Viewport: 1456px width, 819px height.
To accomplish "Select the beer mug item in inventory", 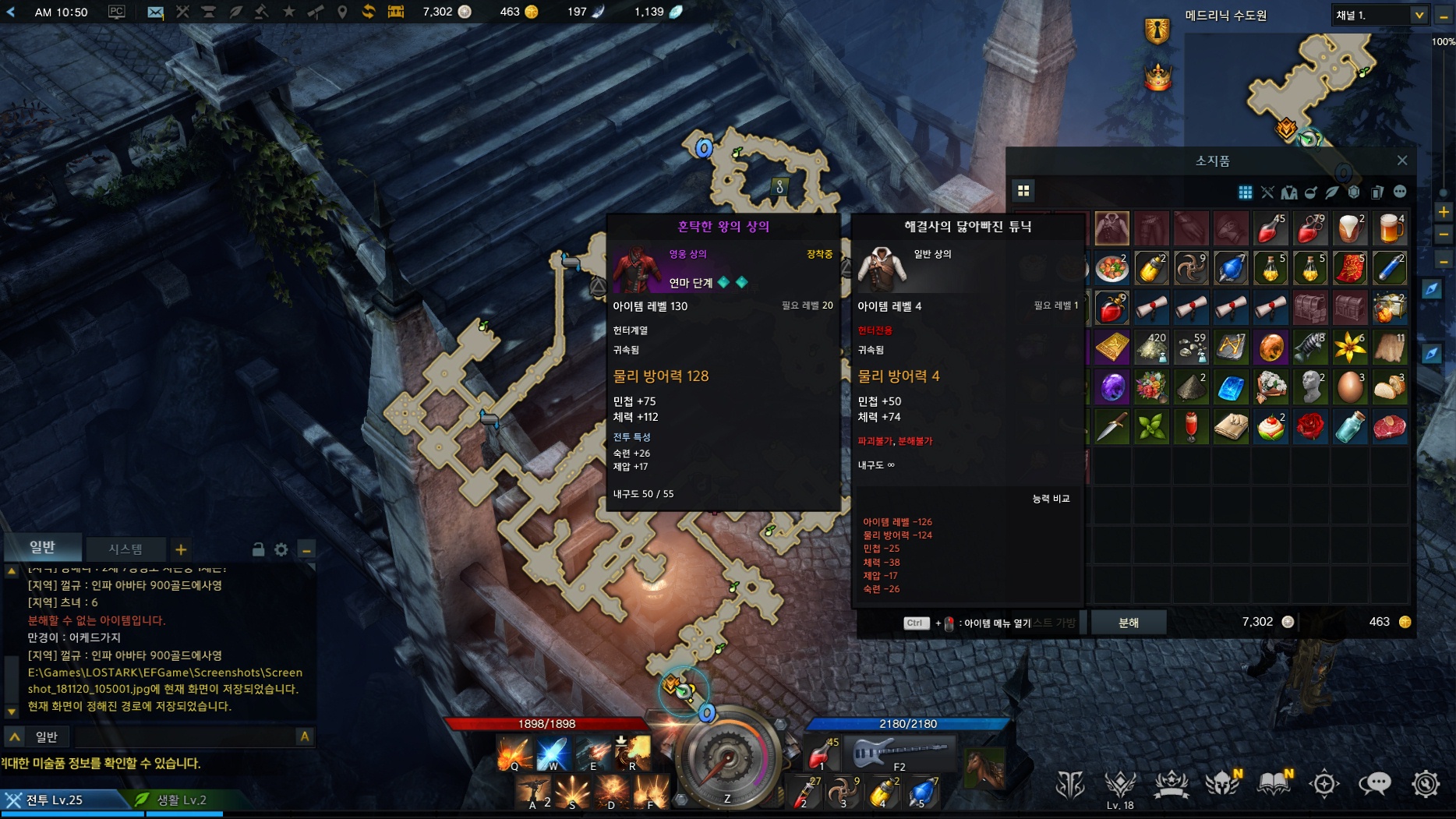I will click(x=1389, y=228).
